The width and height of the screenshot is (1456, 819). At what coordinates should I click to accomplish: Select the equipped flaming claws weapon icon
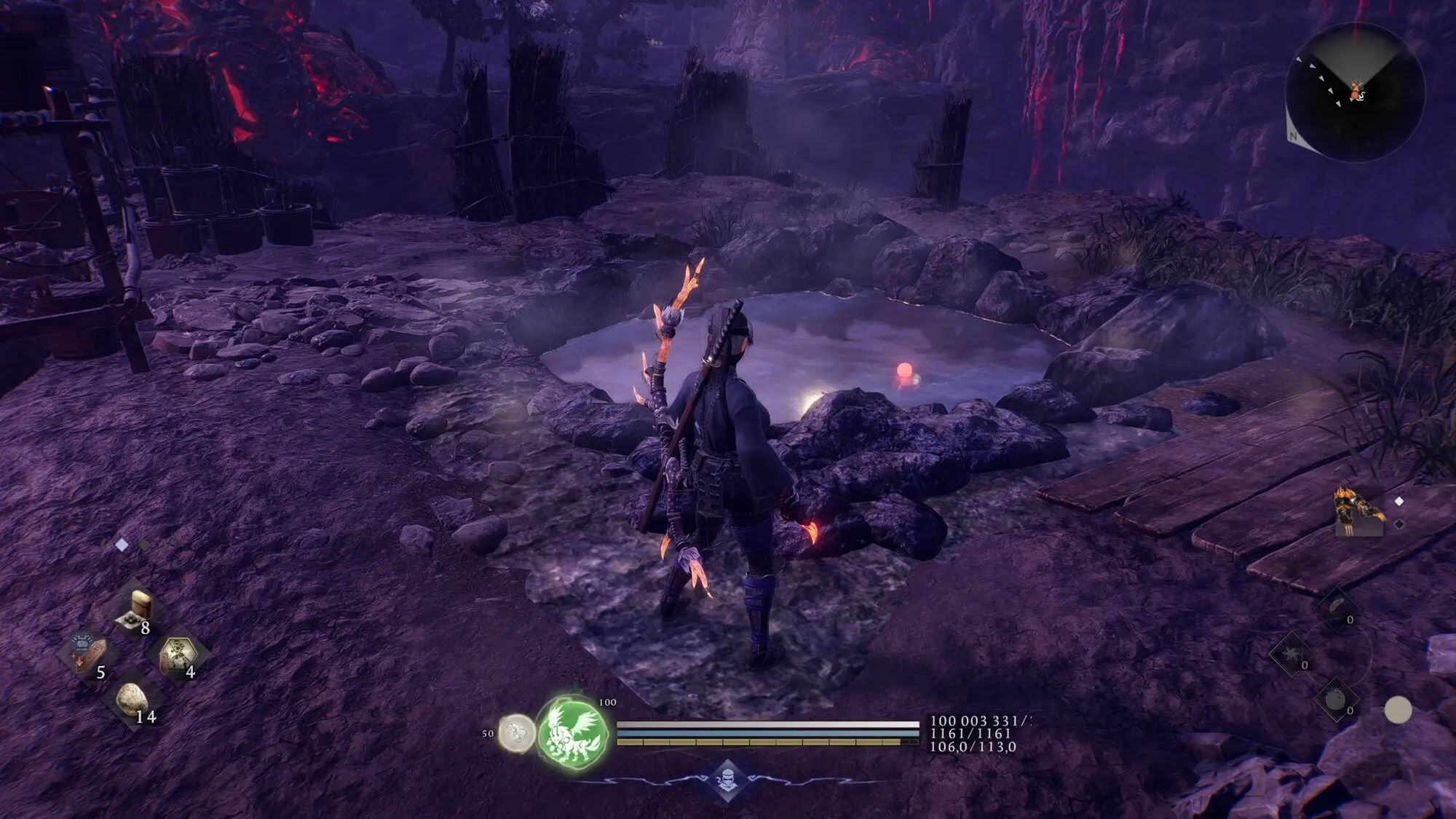1358,513
